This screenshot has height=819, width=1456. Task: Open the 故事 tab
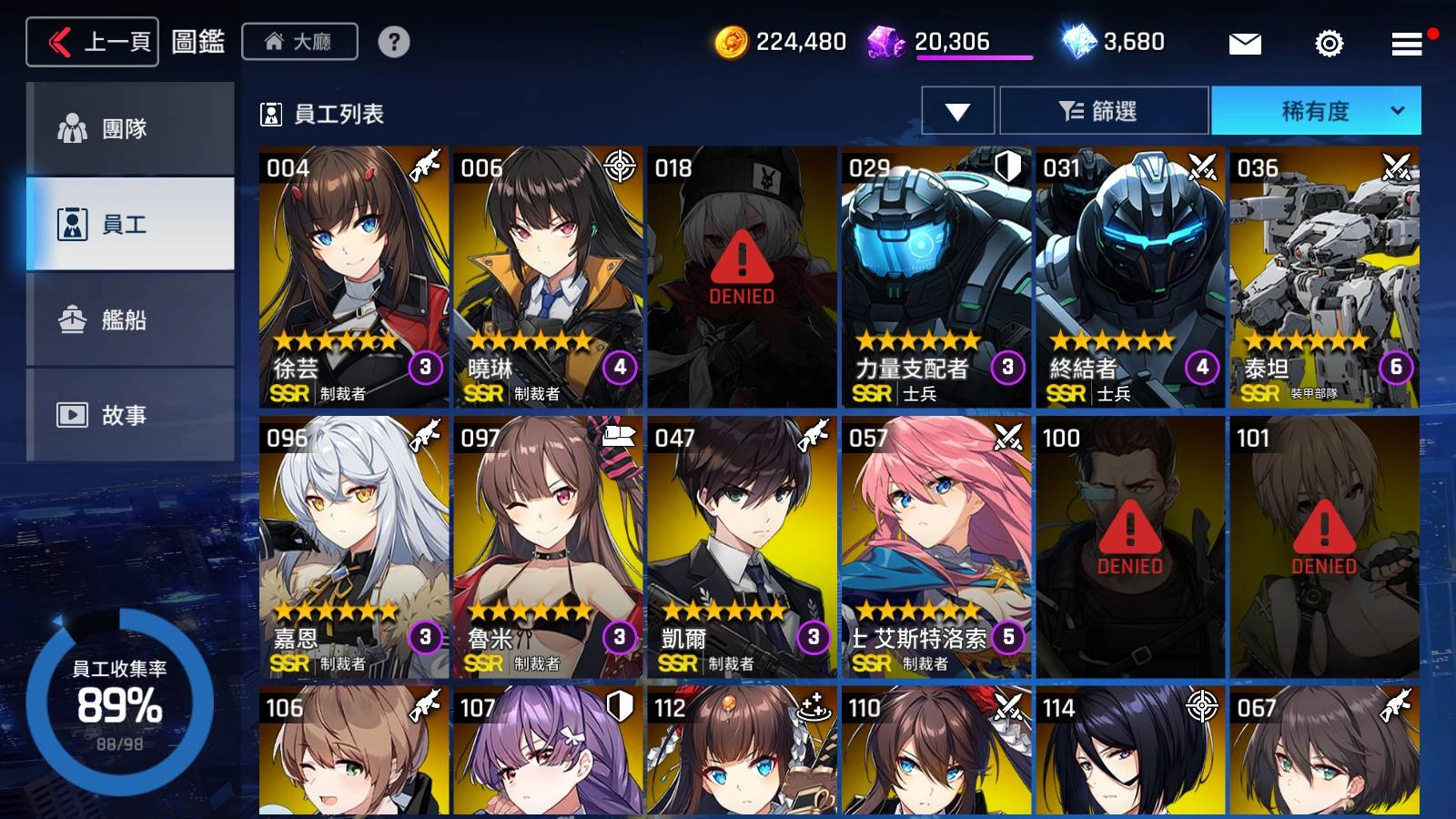(130, 415)
